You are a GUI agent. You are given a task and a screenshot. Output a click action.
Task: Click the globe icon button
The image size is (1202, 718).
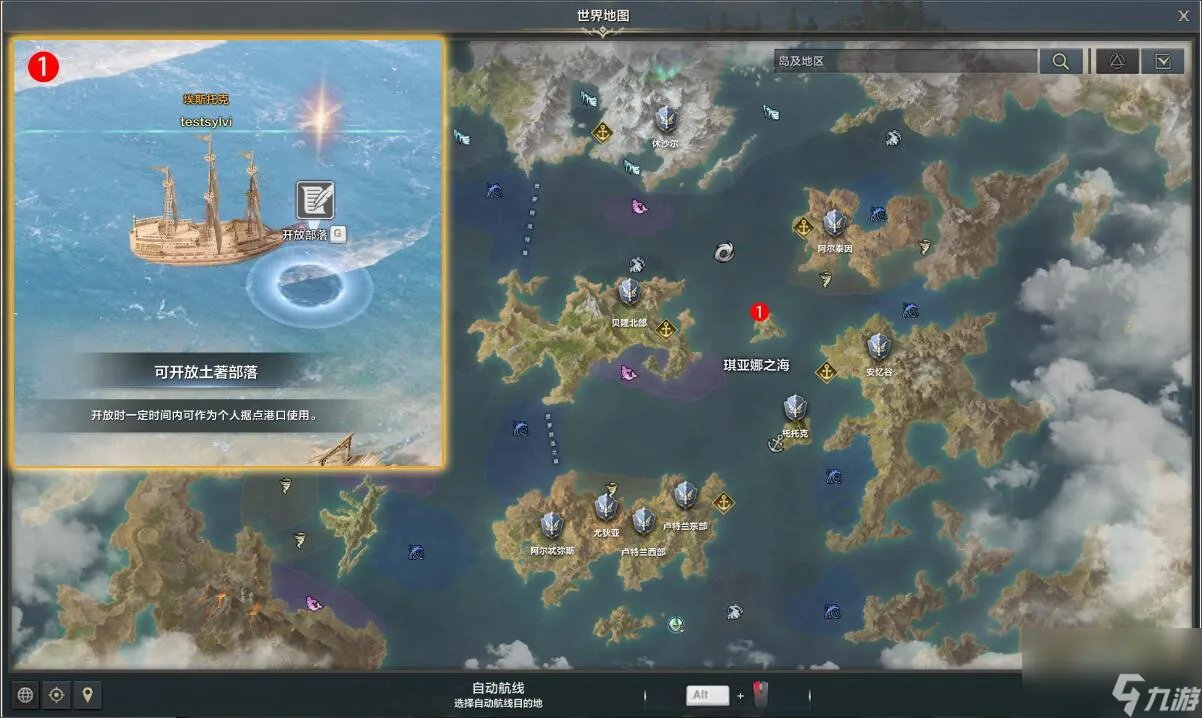pos(25,695)
